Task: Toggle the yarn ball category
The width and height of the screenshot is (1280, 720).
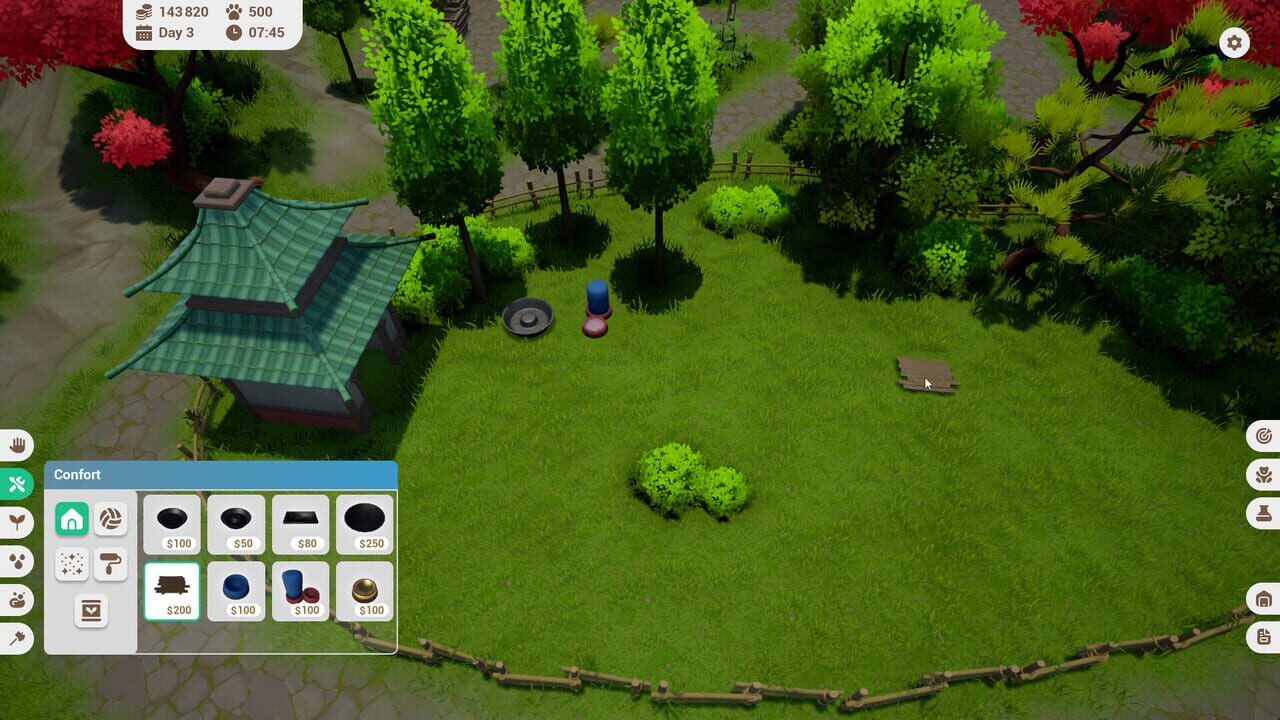Action: pos(111,519)
